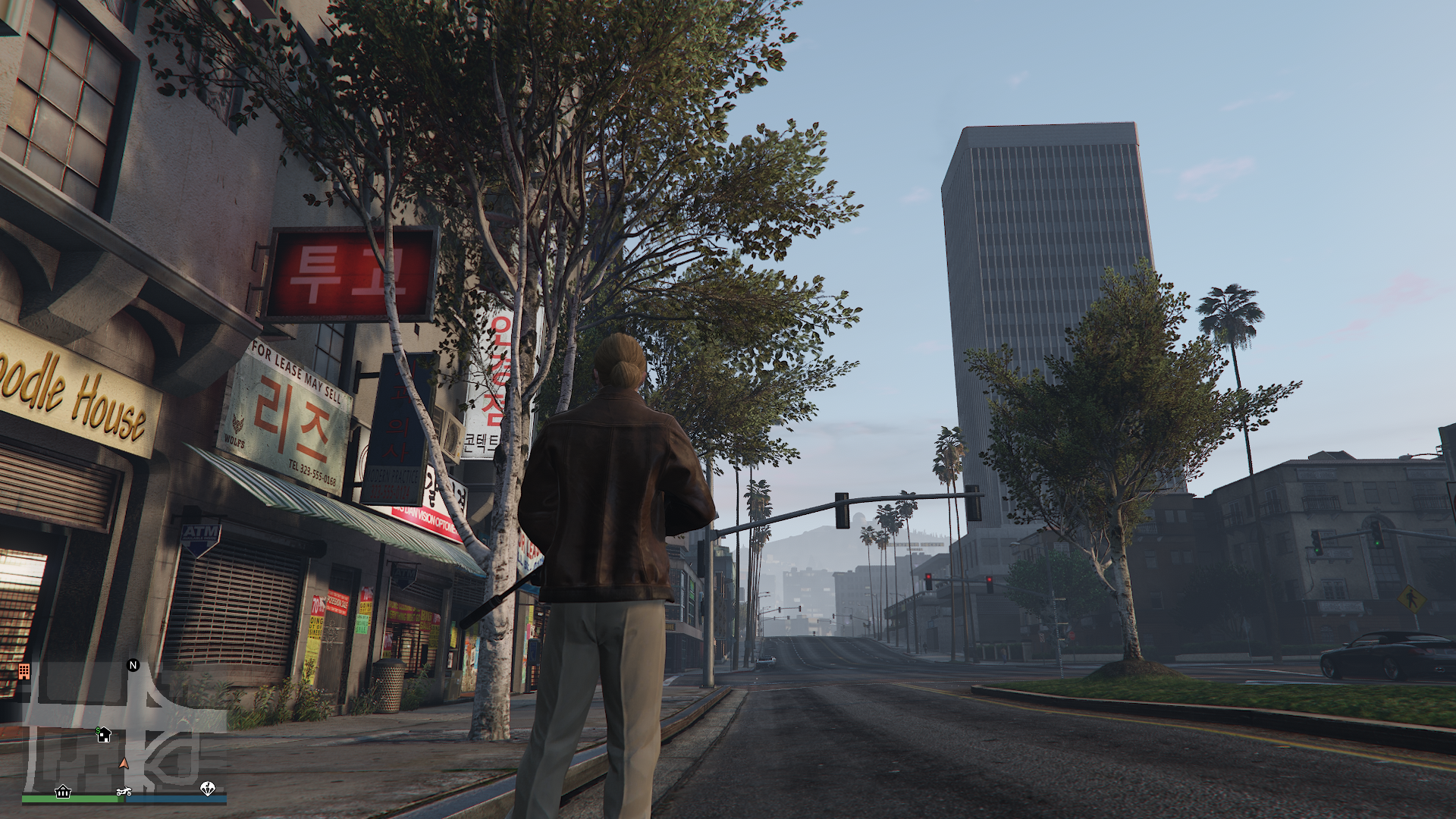
Task: Select the house for sale marker
Action: click(104, 734)
